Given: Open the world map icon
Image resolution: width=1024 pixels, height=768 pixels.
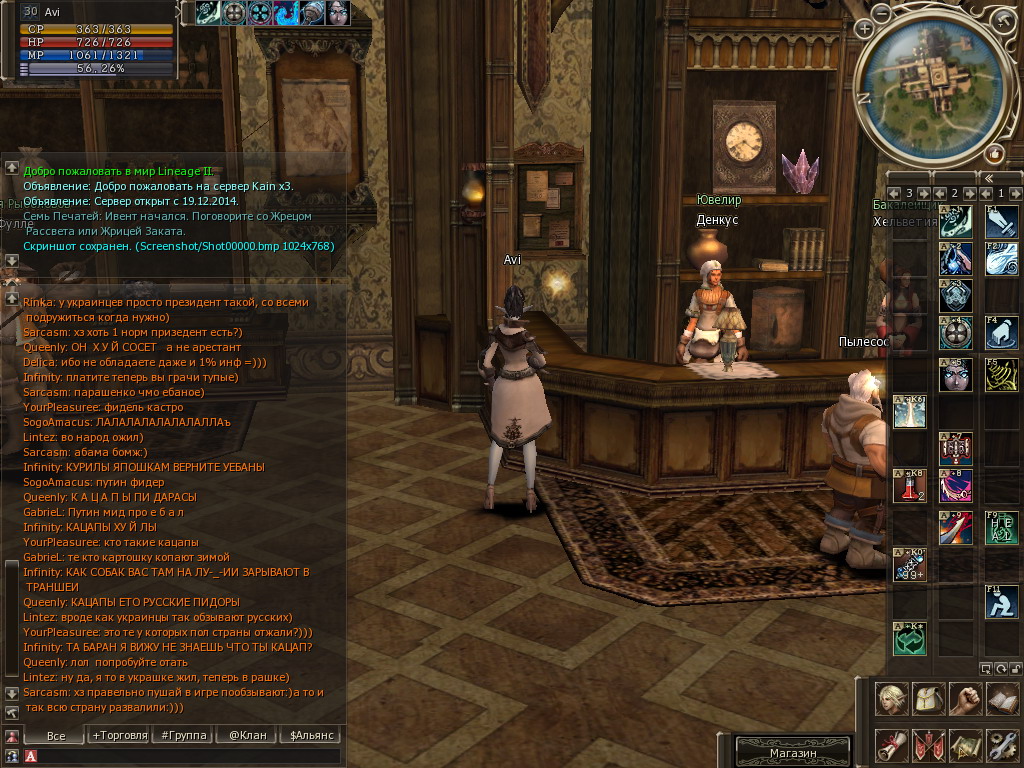Looking at the screenshot, I should tap(965, 745).
